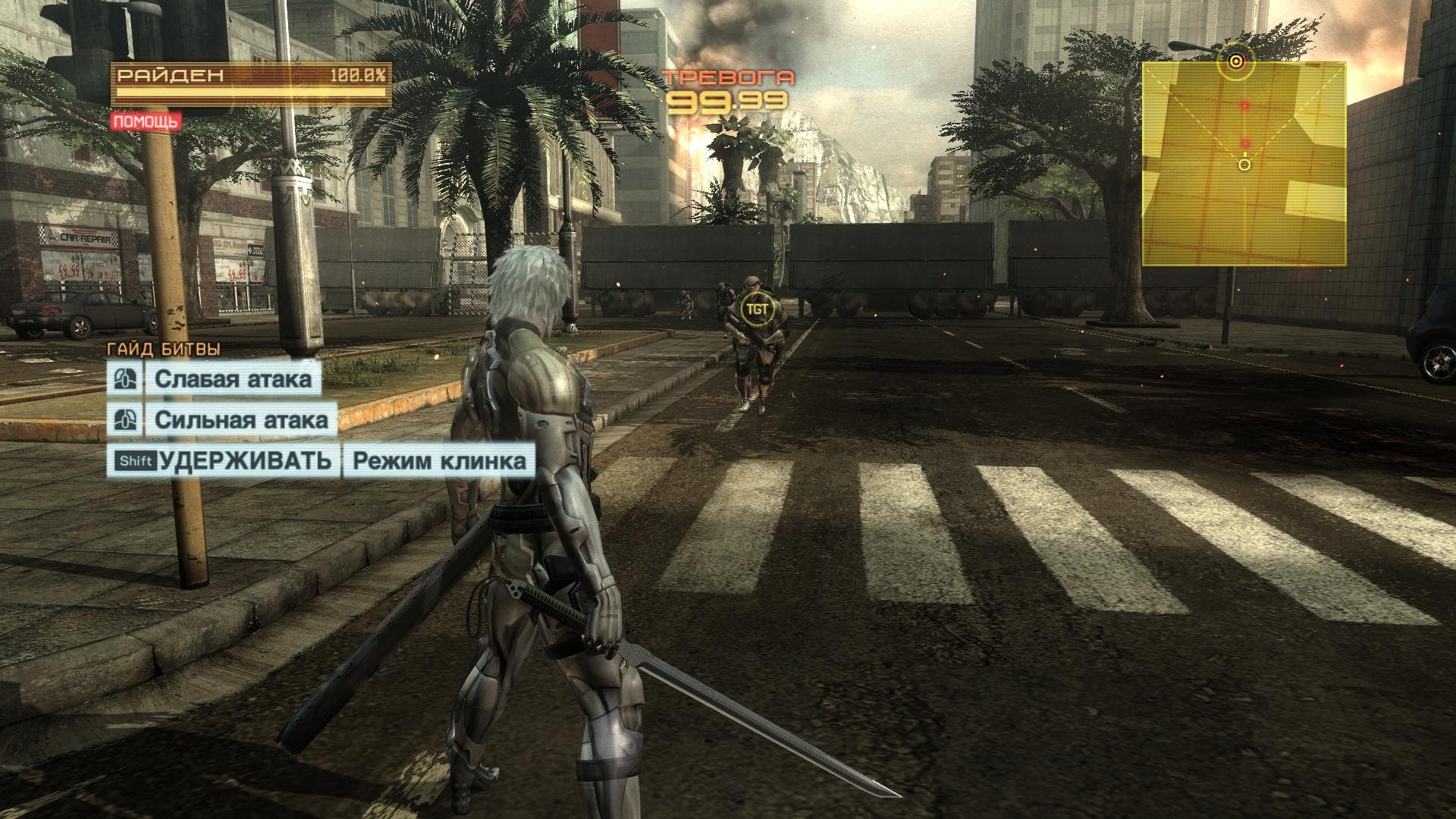Click the TGT target lock marker
This screenshot has width=1456, height=819.
755,310
